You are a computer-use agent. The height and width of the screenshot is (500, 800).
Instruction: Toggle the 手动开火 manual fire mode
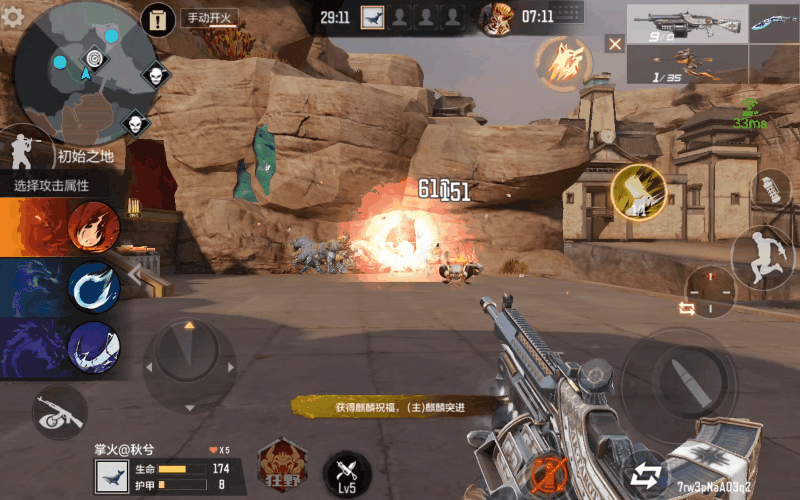pyautogui.click(x=206, y=18)
